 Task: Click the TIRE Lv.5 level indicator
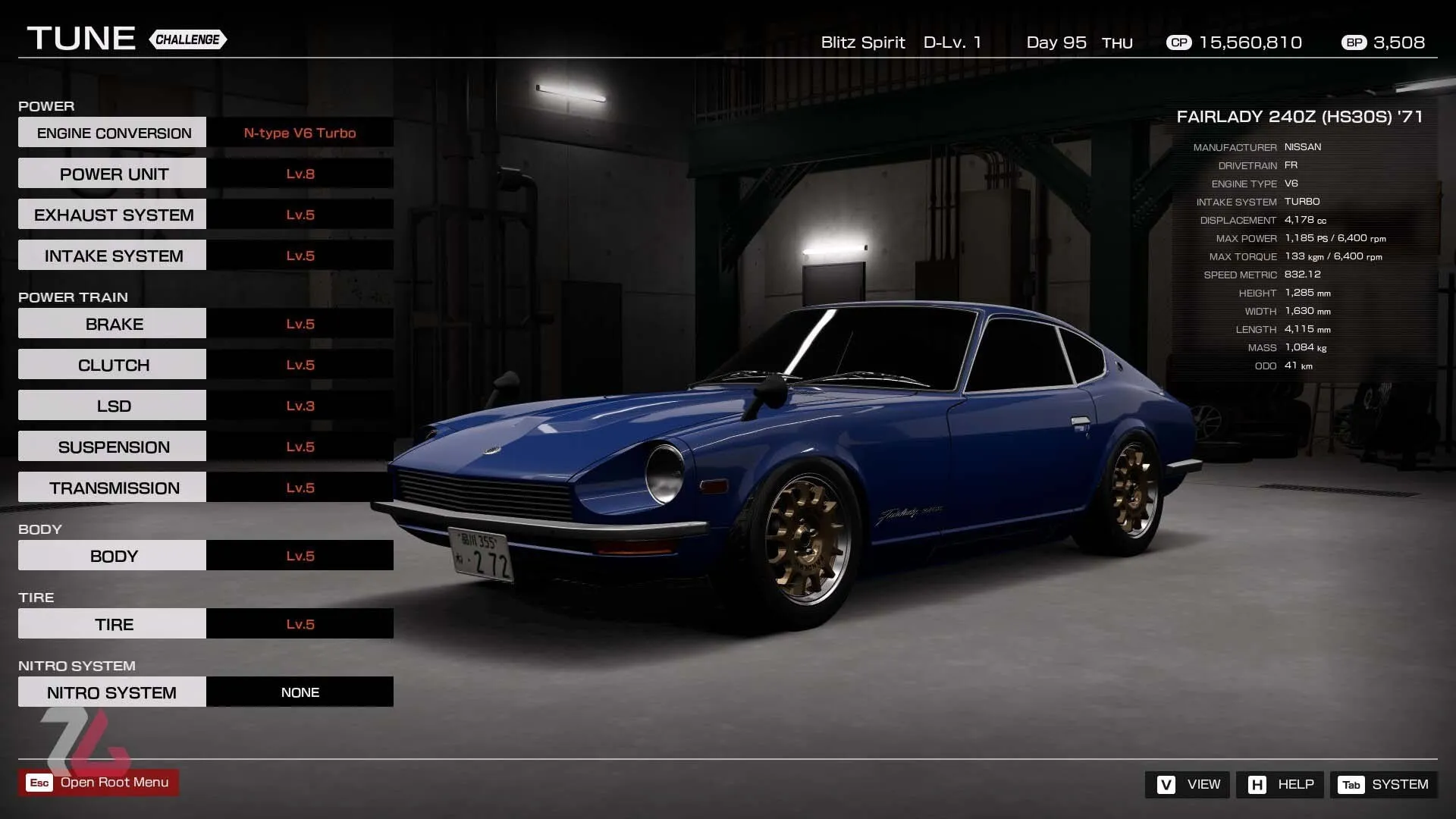coord(300,623)
